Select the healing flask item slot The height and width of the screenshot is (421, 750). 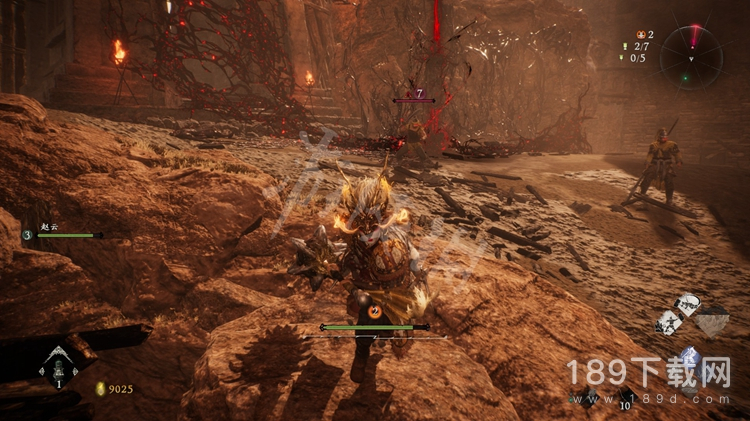[57, 369]
